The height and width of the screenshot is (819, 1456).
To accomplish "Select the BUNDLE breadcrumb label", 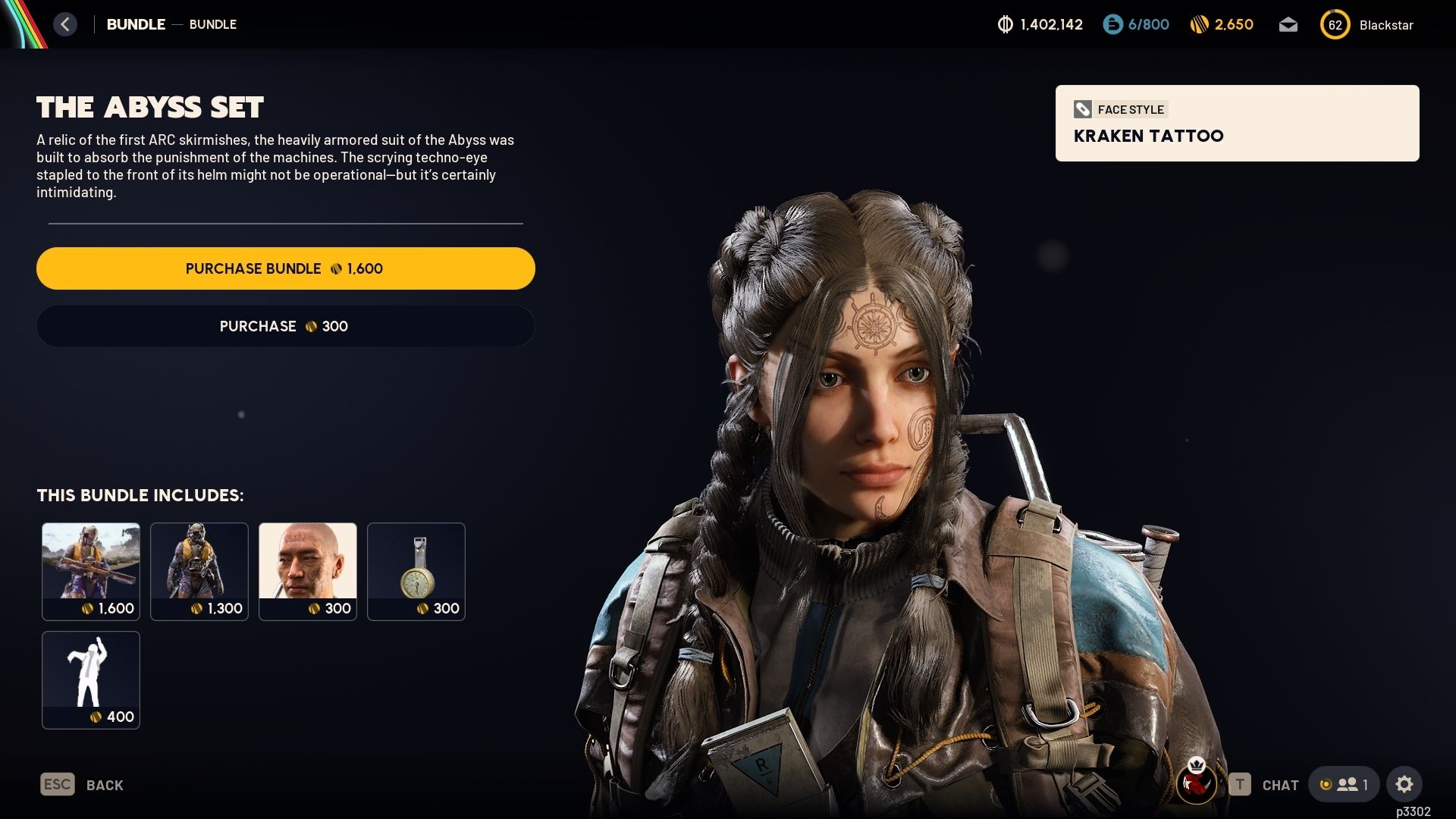I will [x=136, y=24].
